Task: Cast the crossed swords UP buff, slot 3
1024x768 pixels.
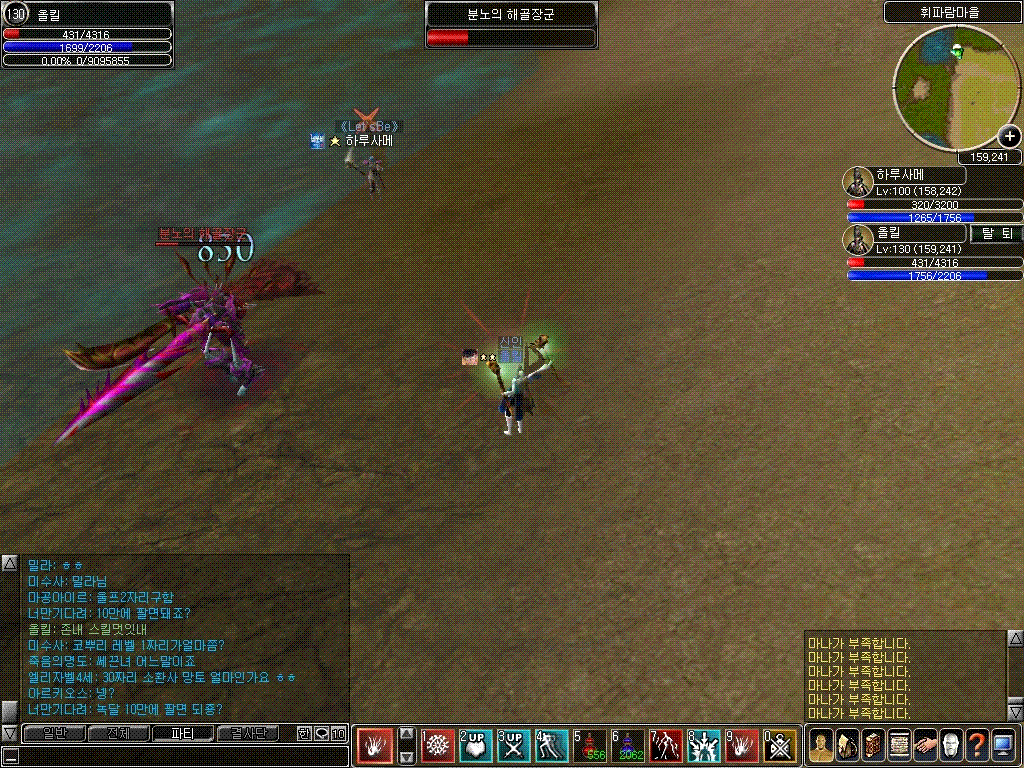Action: (514, 746)
